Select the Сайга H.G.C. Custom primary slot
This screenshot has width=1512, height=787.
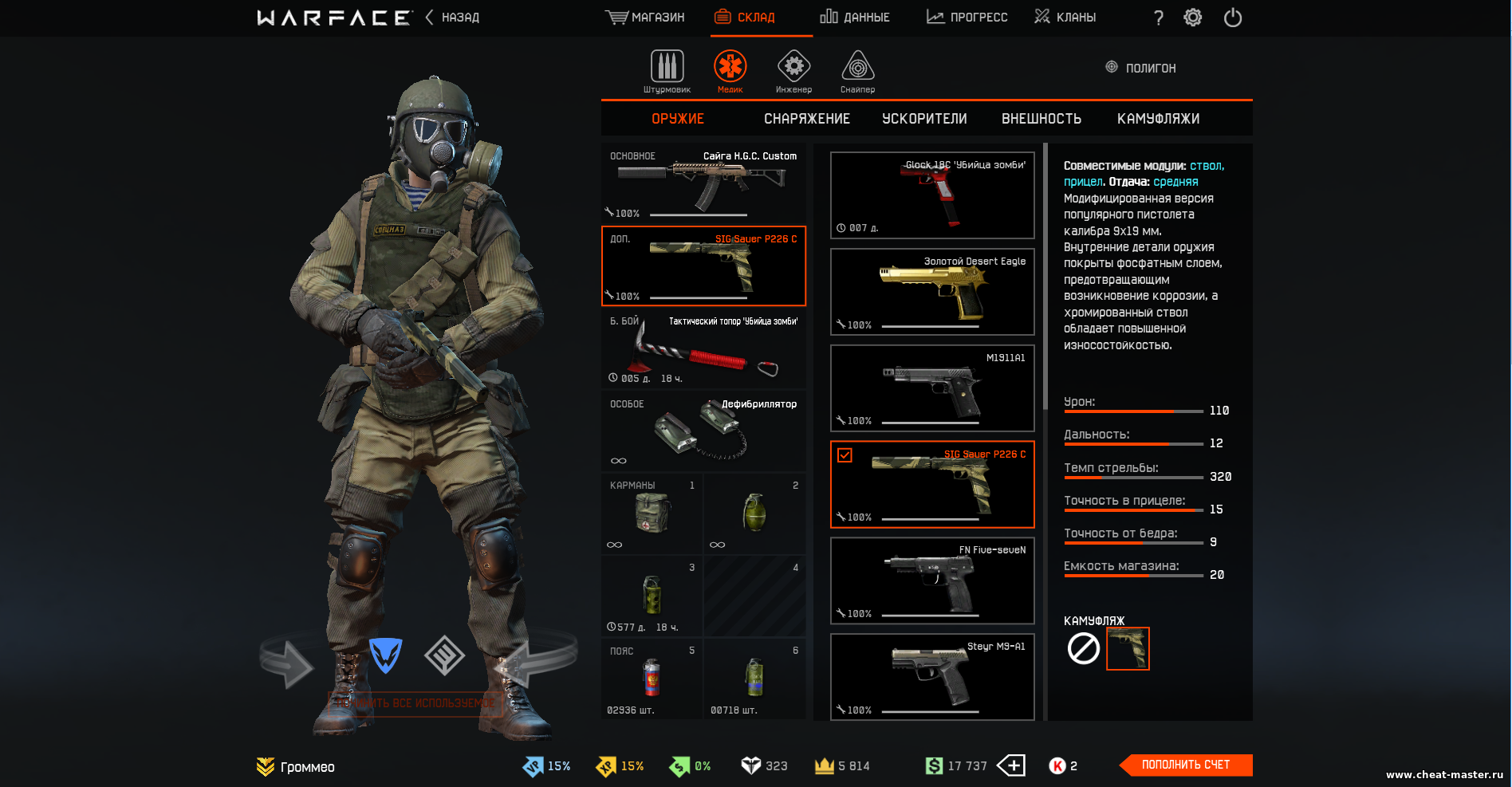pos(703,183)
